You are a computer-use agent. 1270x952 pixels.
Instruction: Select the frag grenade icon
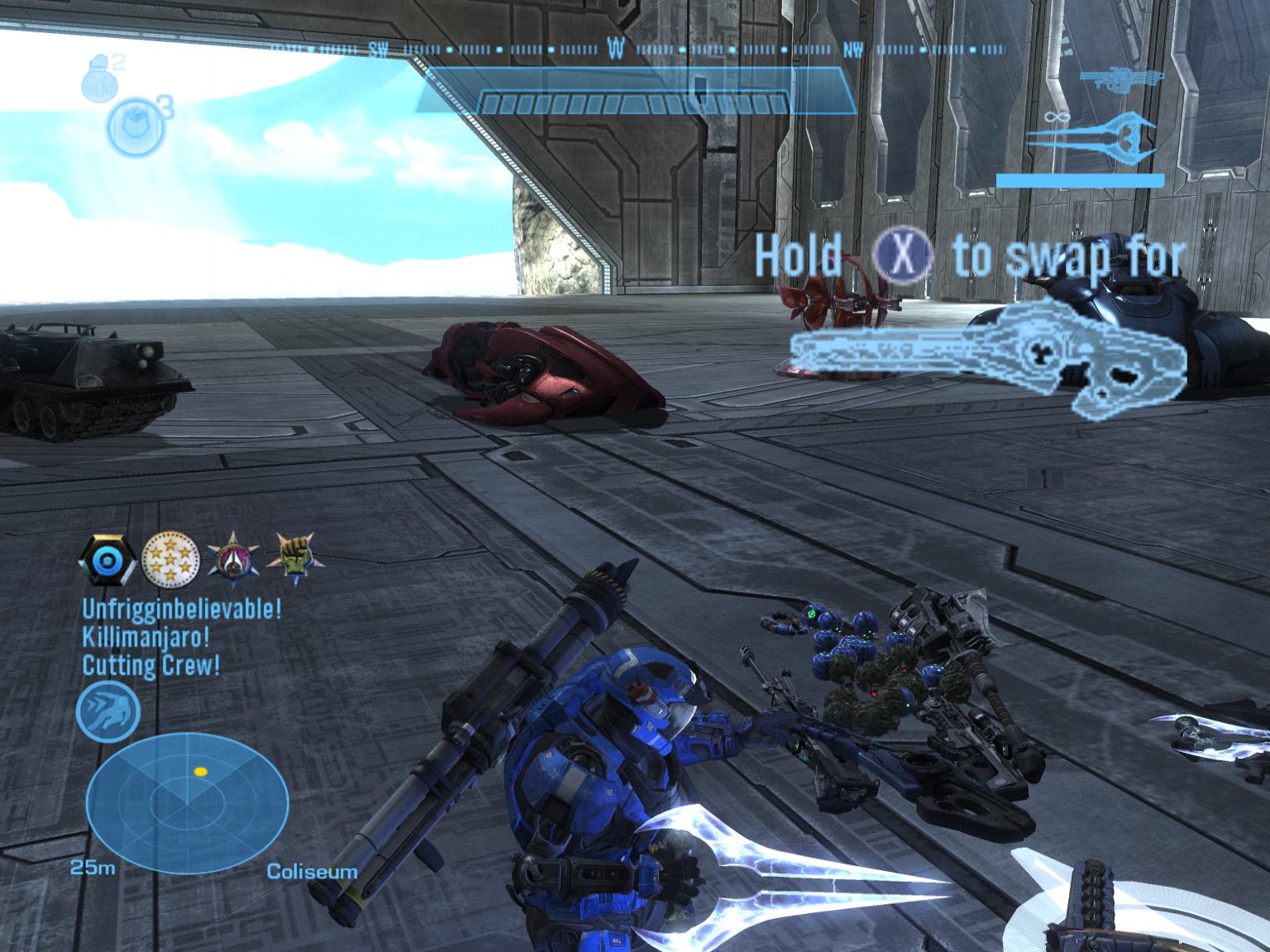tap(97, 78)
